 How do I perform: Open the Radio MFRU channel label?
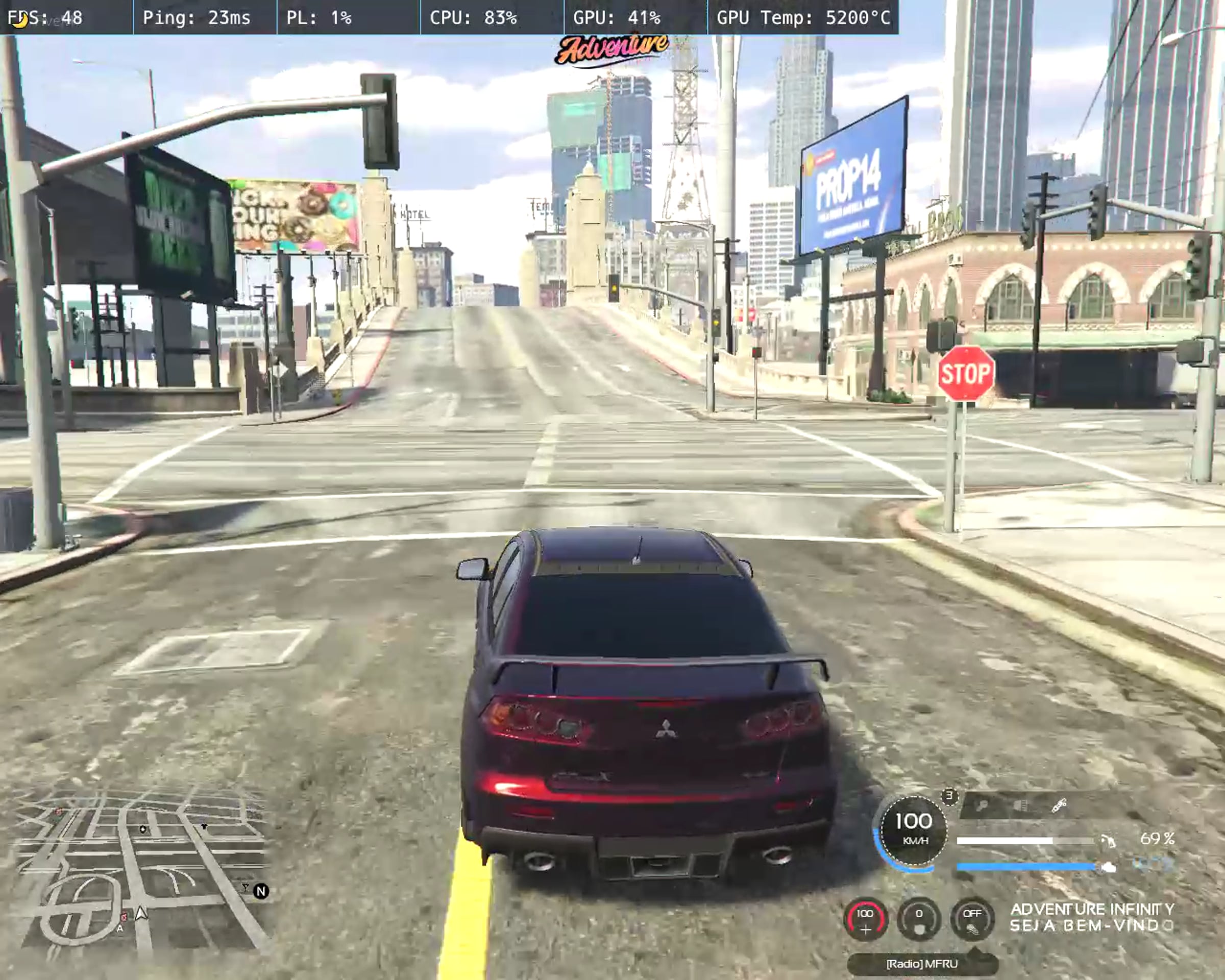[922, 964]
